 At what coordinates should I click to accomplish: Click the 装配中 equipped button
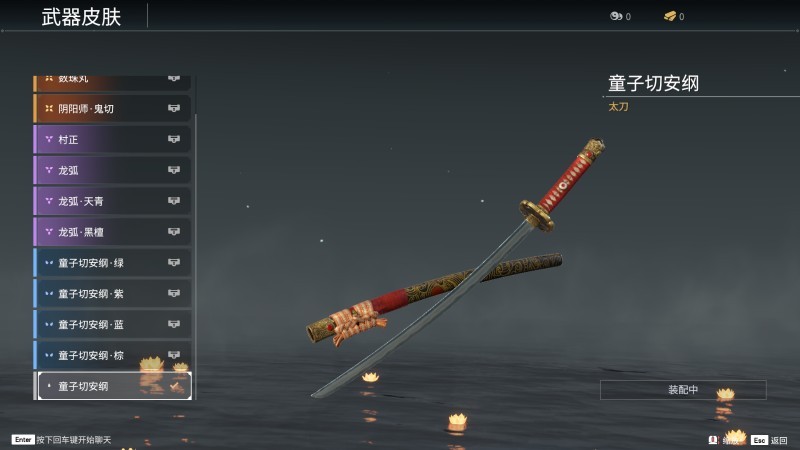[x=683, y=390]
